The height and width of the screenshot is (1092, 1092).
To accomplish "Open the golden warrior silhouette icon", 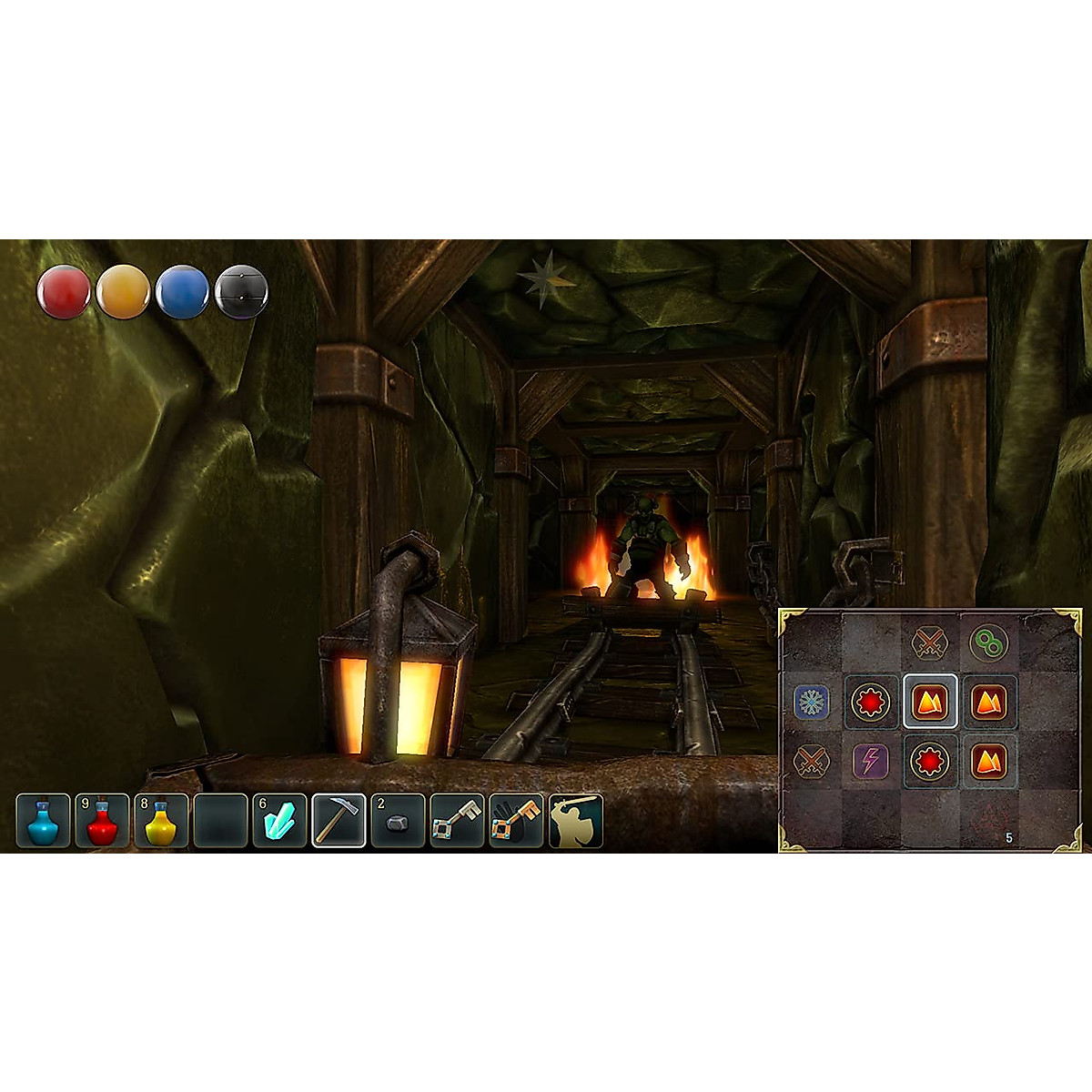I will [575, 821].
